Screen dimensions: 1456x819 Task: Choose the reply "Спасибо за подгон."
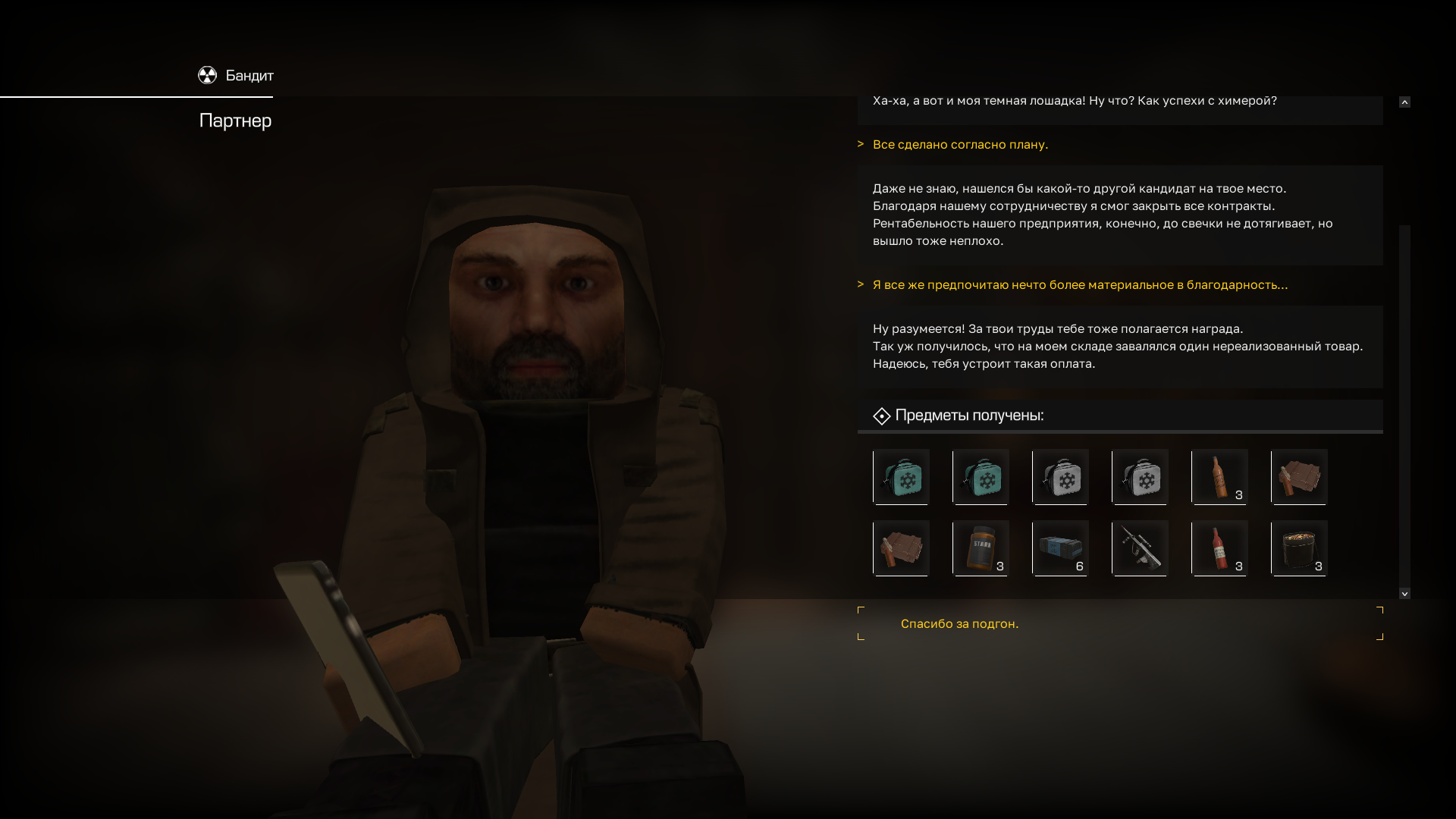tap(959, 623)
